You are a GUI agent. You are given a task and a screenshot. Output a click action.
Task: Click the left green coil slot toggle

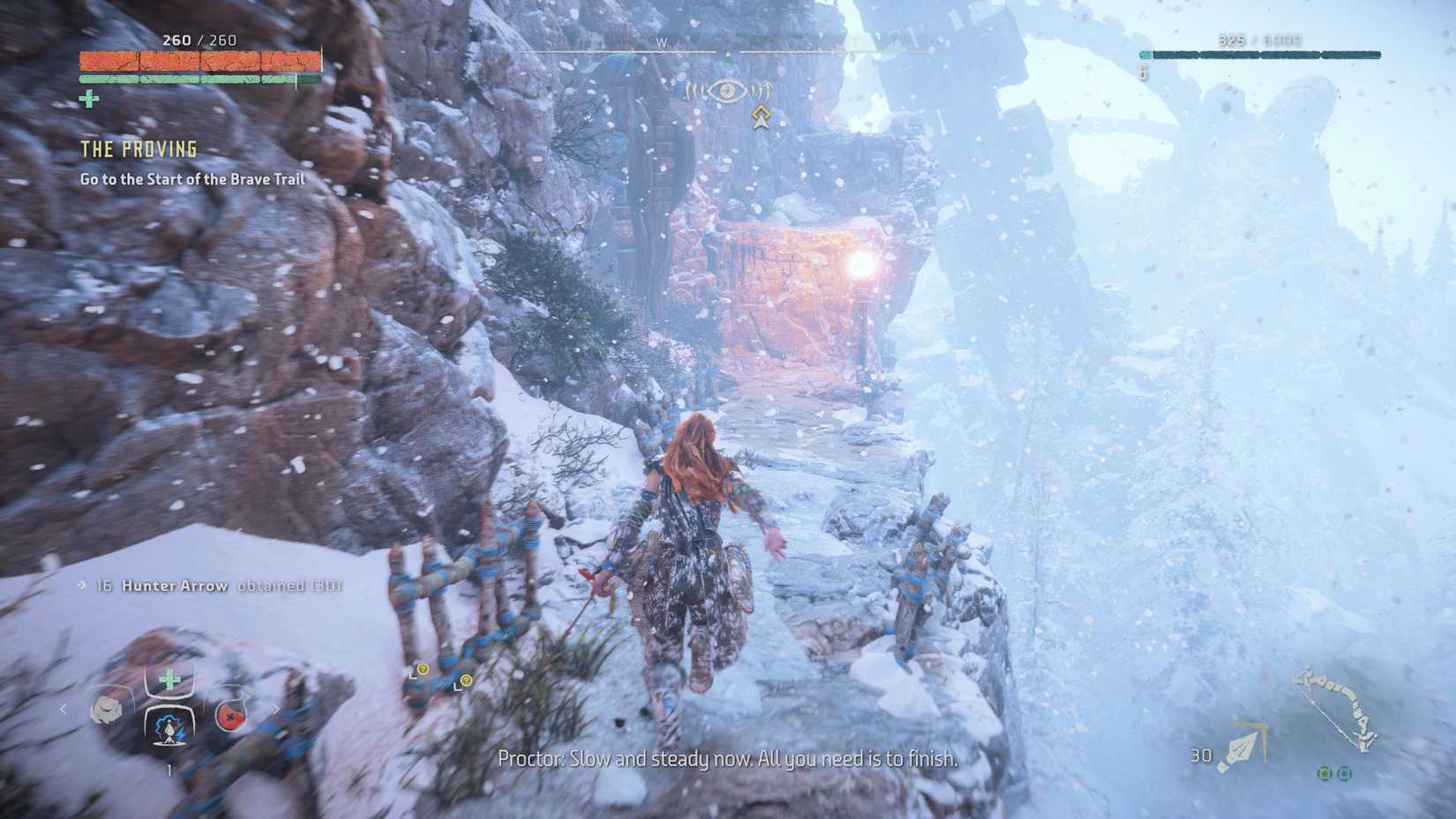(x=1325, y=773)
